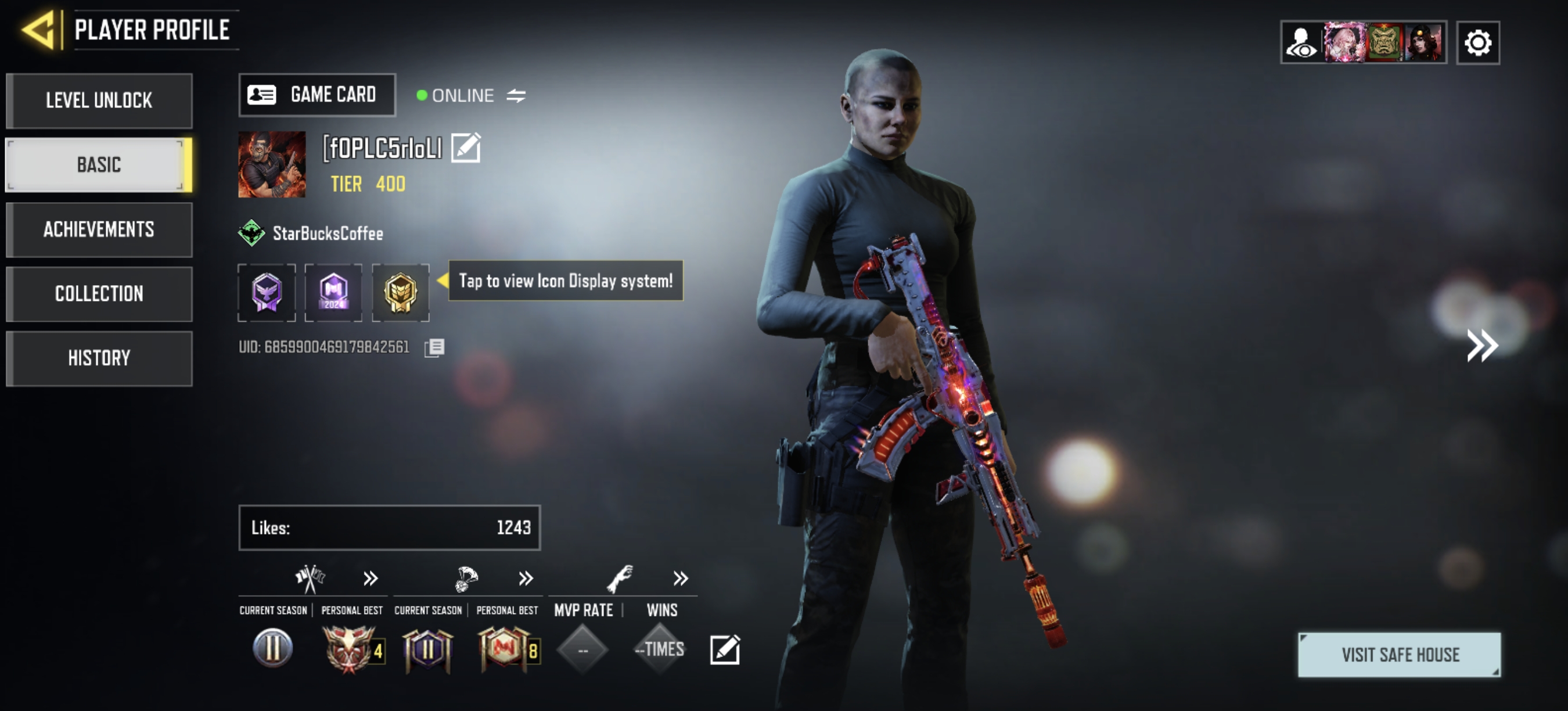Expand battle royale rank details arrow
This screenshot has width=1568, height=711.
tap(526, 577)
